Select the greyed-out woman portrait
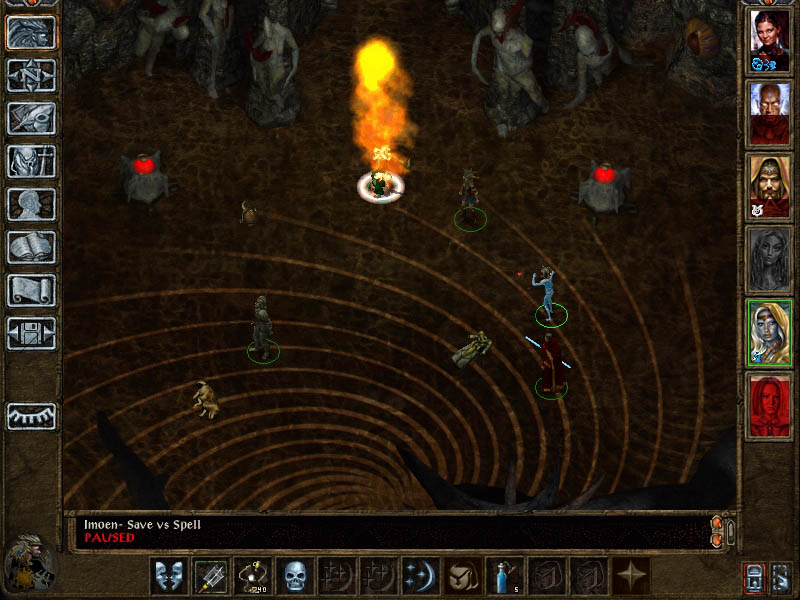This screenshot has height=600, width=800. (x=769, y=258)
